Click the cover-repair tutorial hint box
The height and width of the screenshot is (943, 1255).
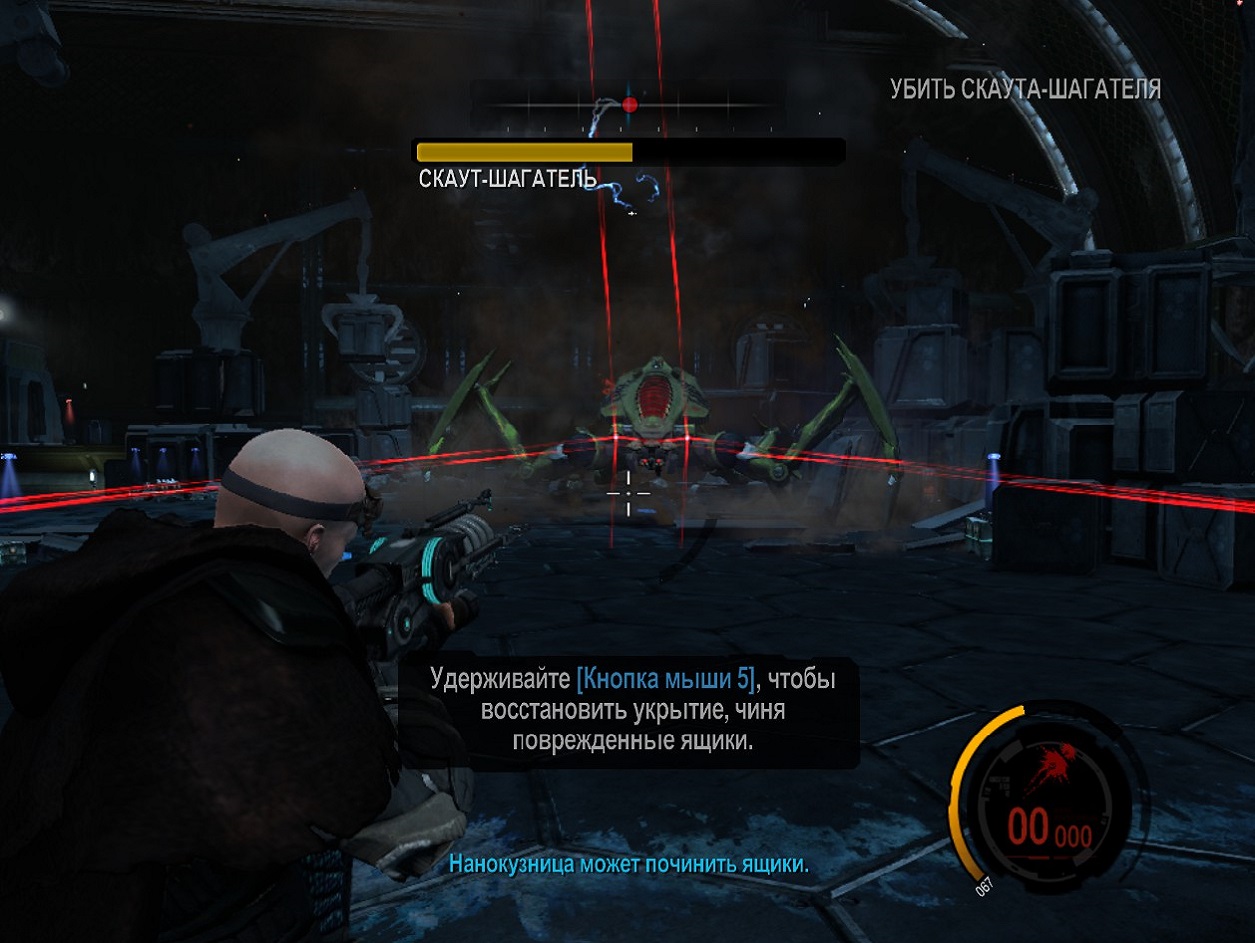click(630, 711)
